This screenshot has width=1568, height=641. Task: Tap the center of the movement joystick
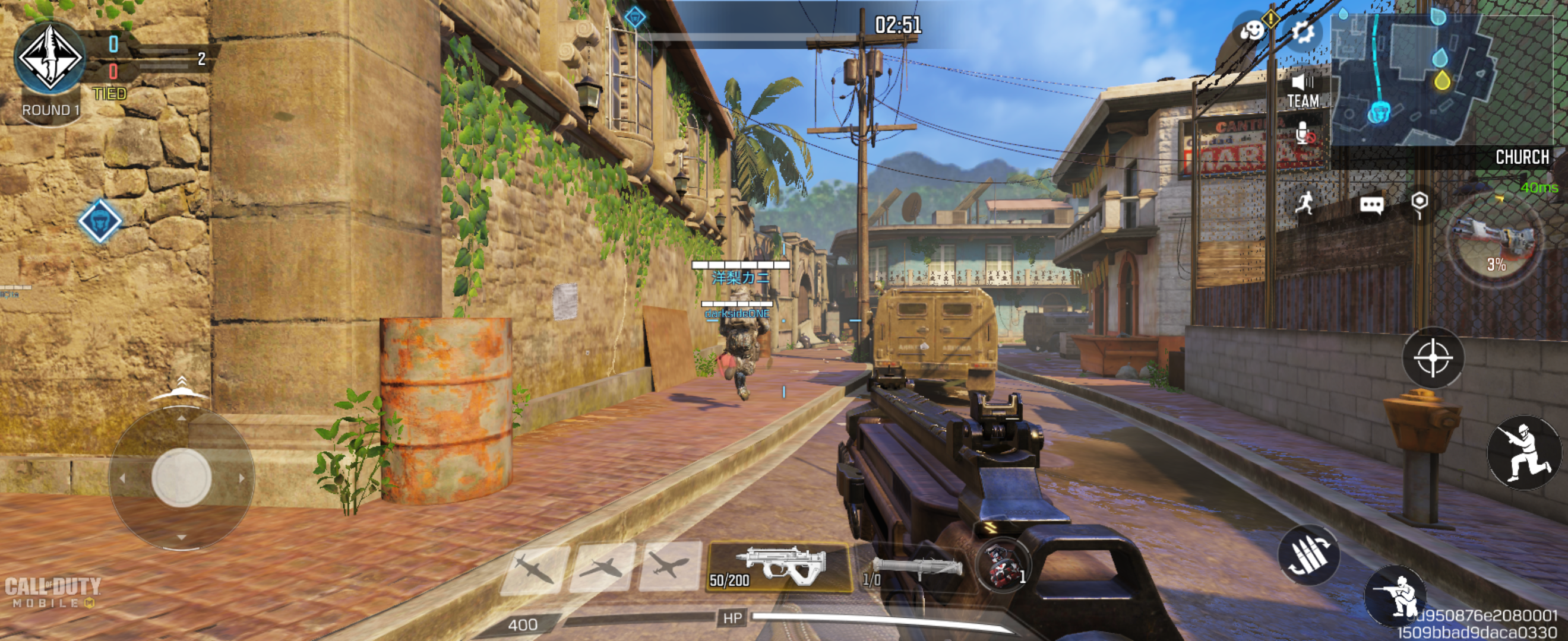tap(181, 477)
